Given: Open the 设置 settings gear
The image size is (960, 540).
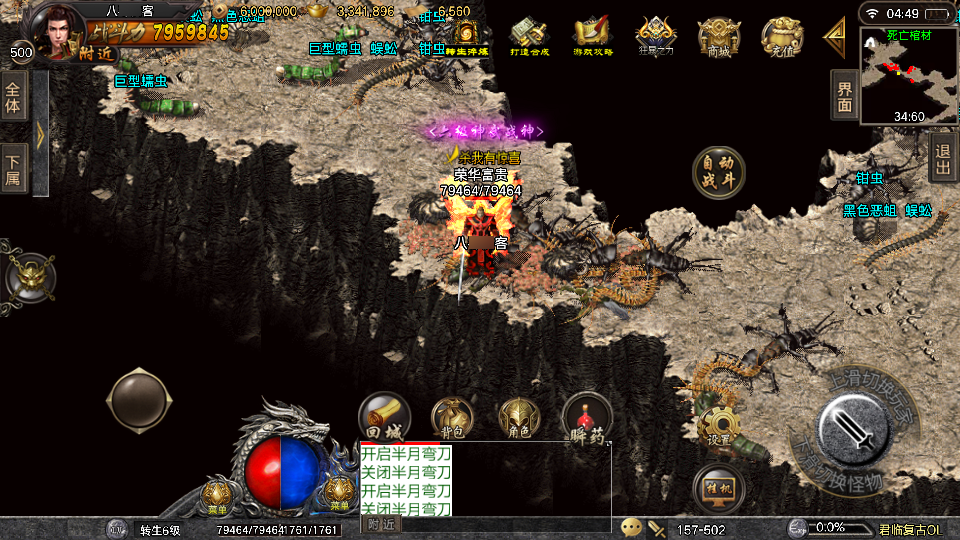Looking at the screenshot, I should (x=718, y=426).
